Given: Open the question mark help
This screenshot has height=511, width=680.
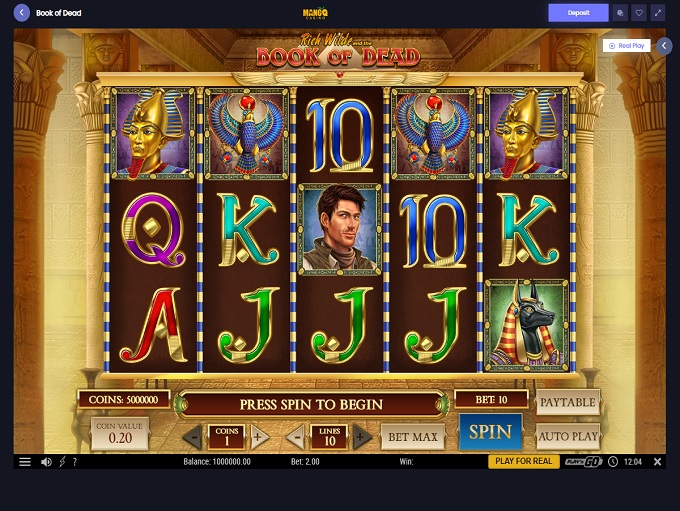Looking at the screenshot, I should (x=74, y=462).
